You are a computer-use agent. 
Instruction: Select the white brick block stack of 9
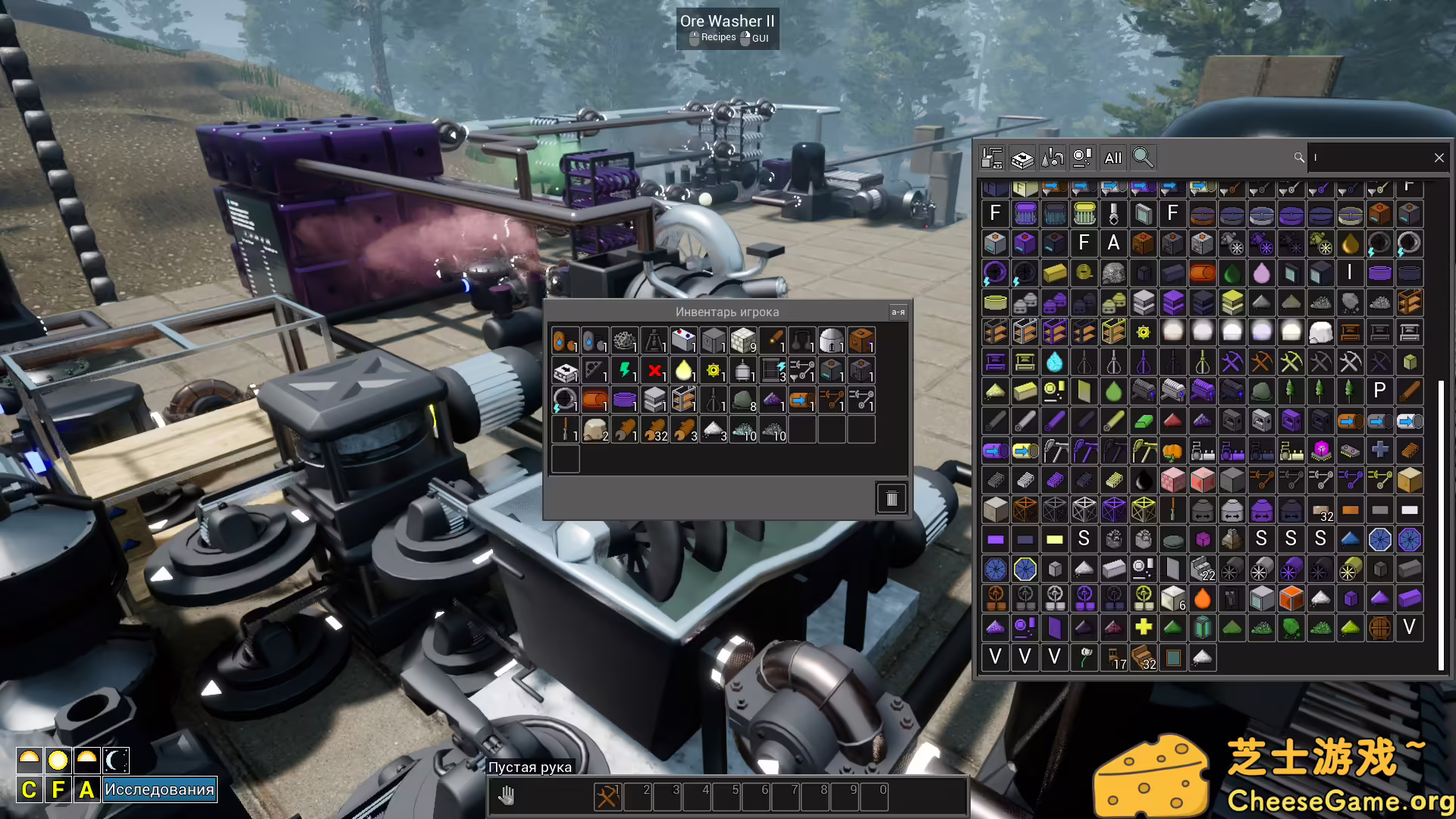pyautogui.click(x=743, y=341)
